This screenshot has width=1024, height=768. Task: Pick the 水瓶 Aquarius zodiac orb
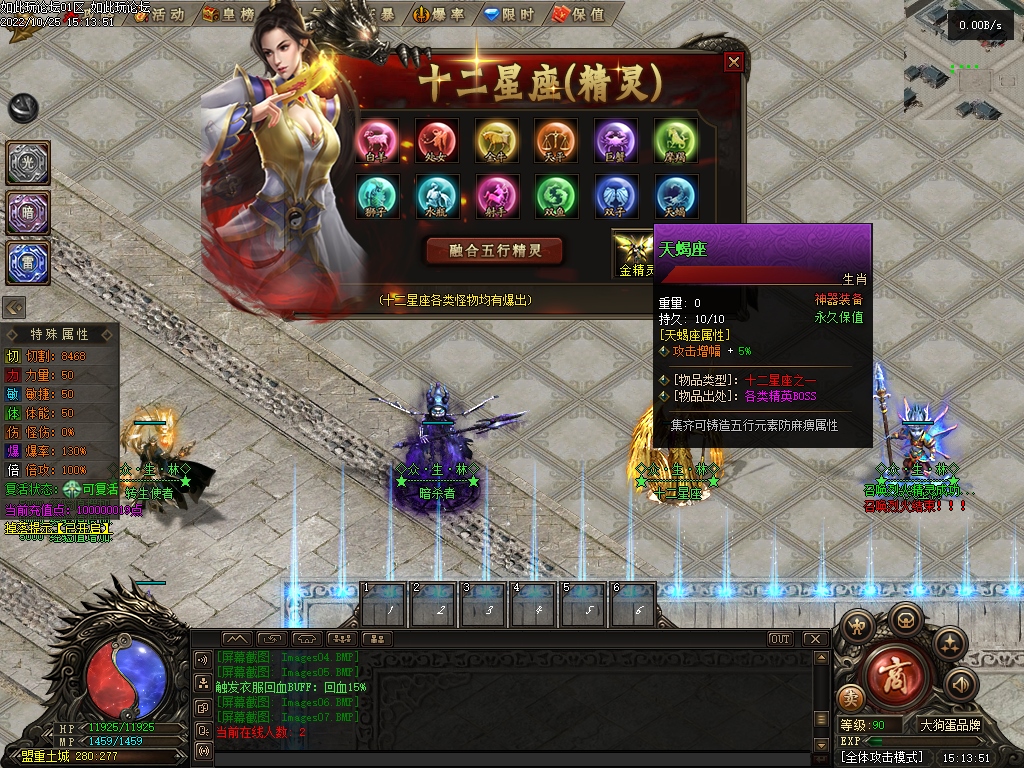[x=437, y=196]
